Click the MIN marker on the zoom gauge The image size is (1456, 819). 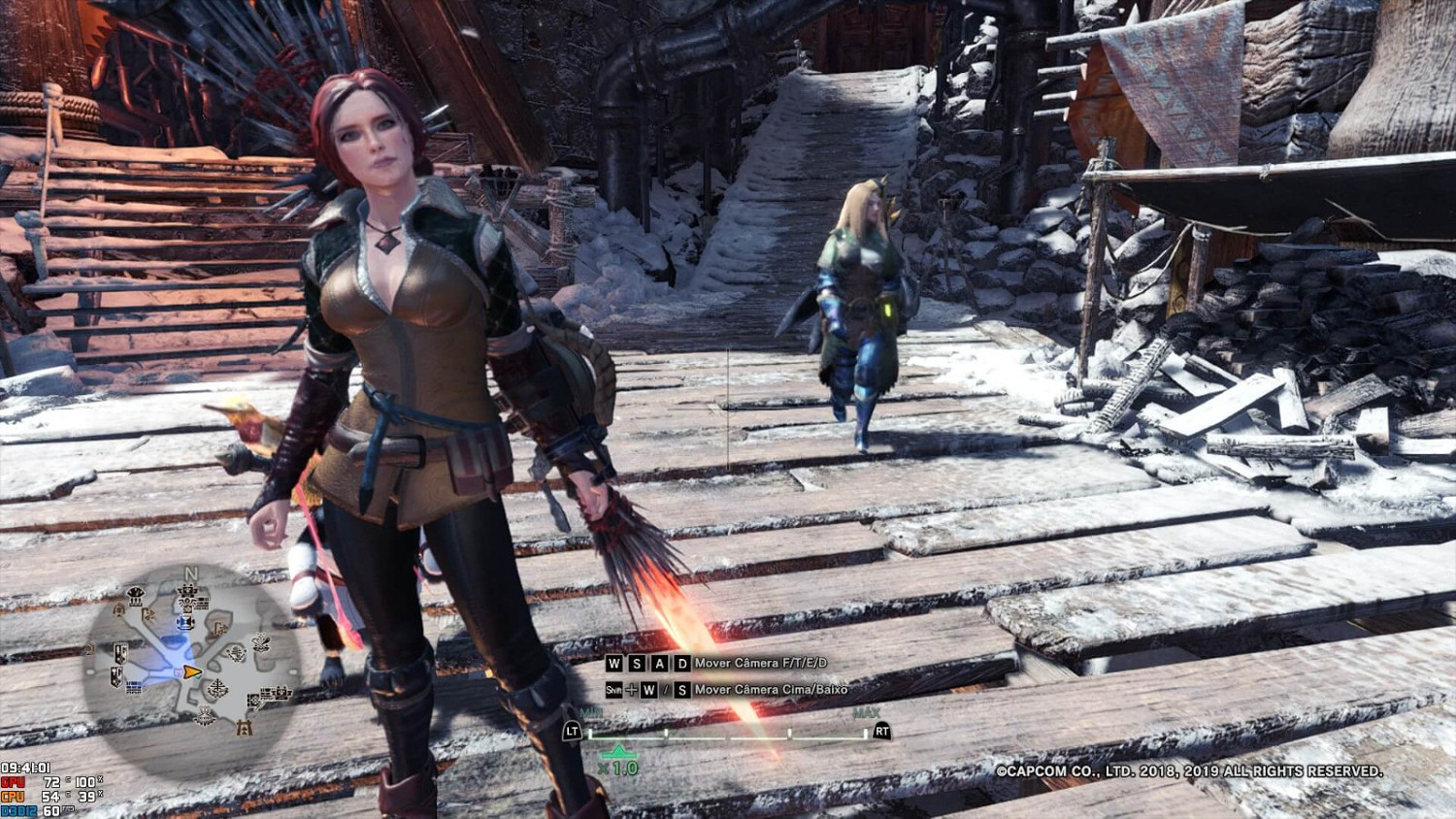tap(590, 712)
